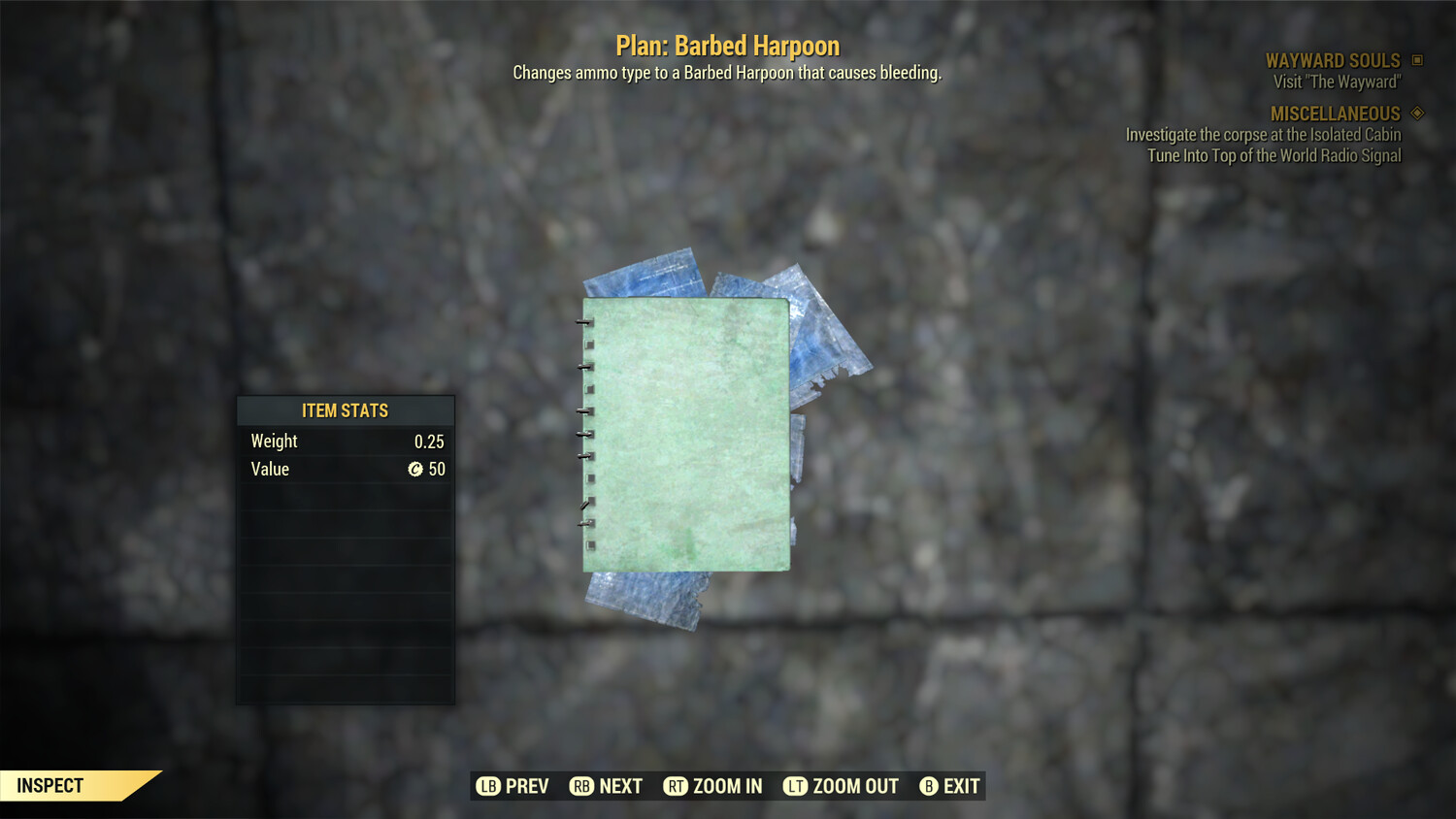Select the Weight stat row

click(346, 441)
